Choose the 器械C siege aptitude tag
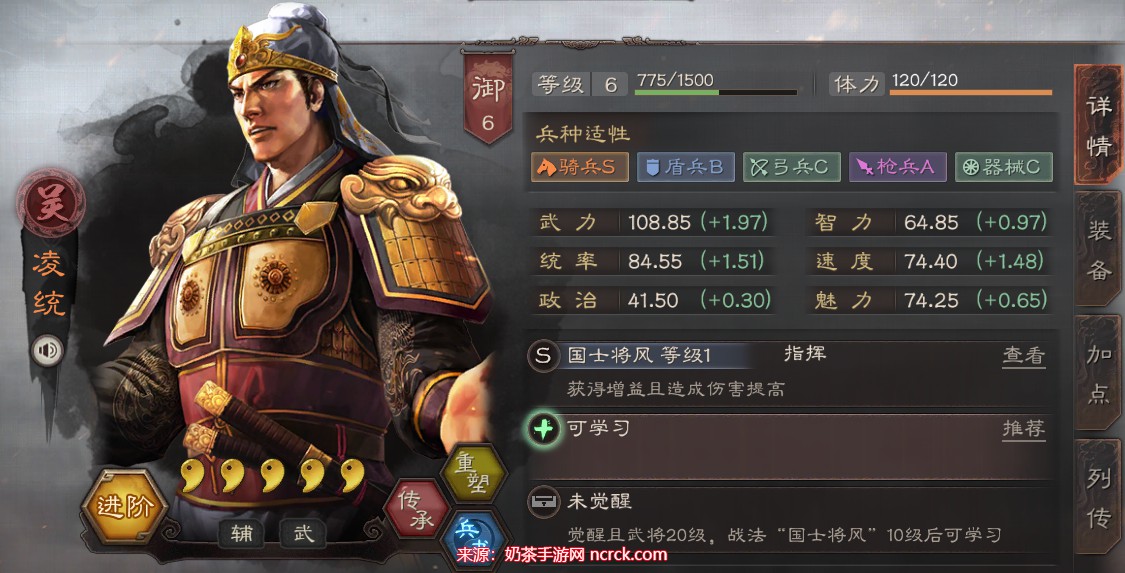Viewport: 1125px width, 573px height. [1003, 167]
